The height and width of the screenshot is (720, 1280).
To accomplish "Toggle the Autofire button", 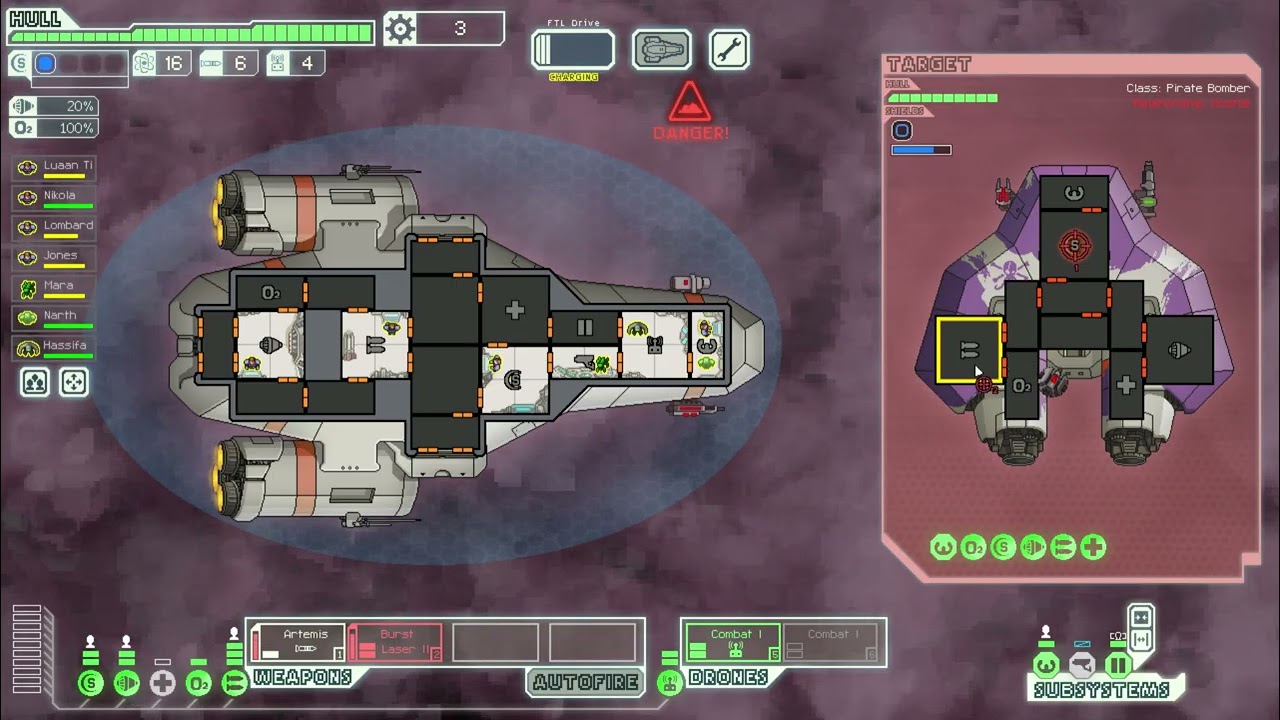I will pos(585,682).
